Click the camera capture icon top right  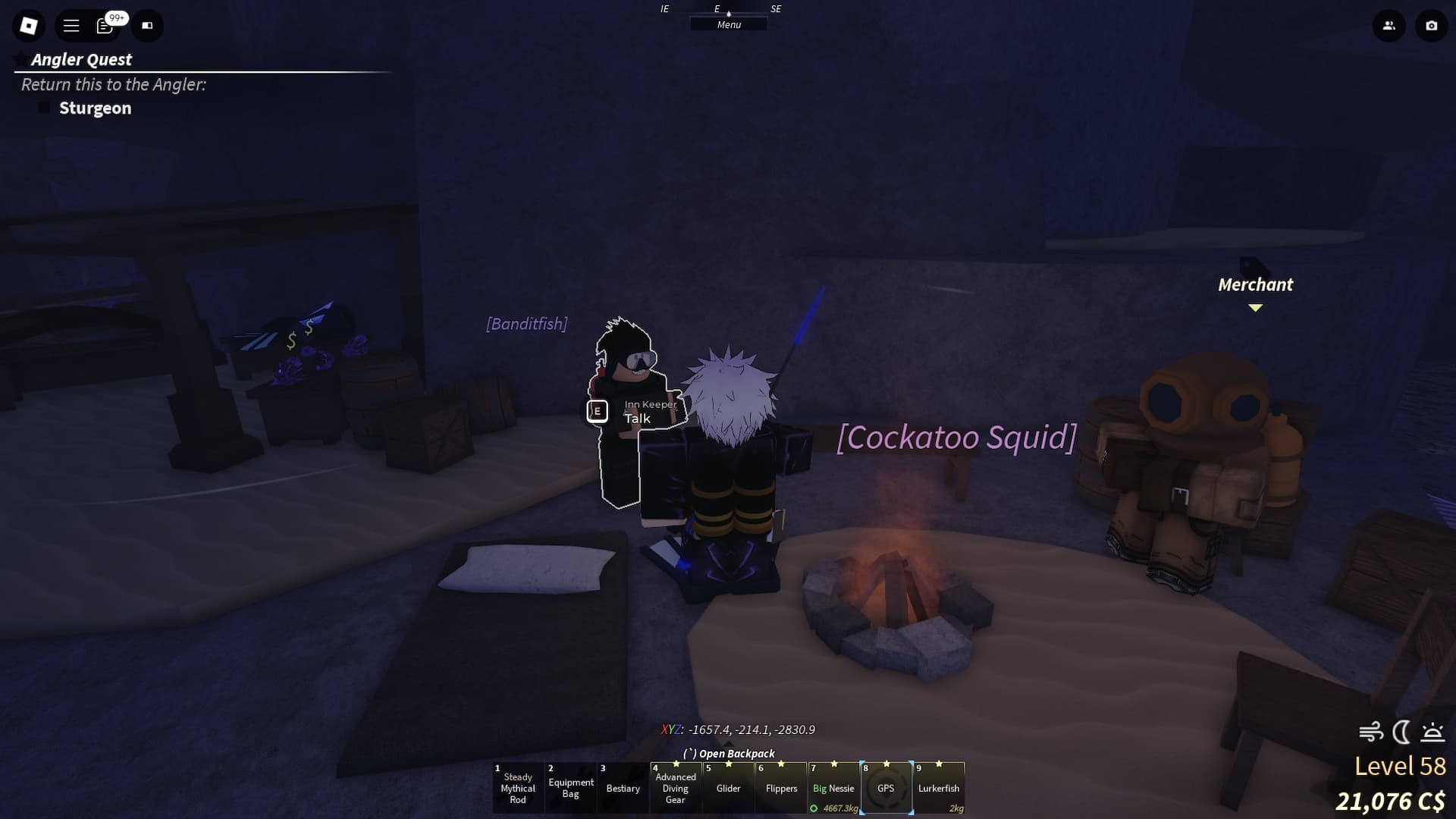1431,25
